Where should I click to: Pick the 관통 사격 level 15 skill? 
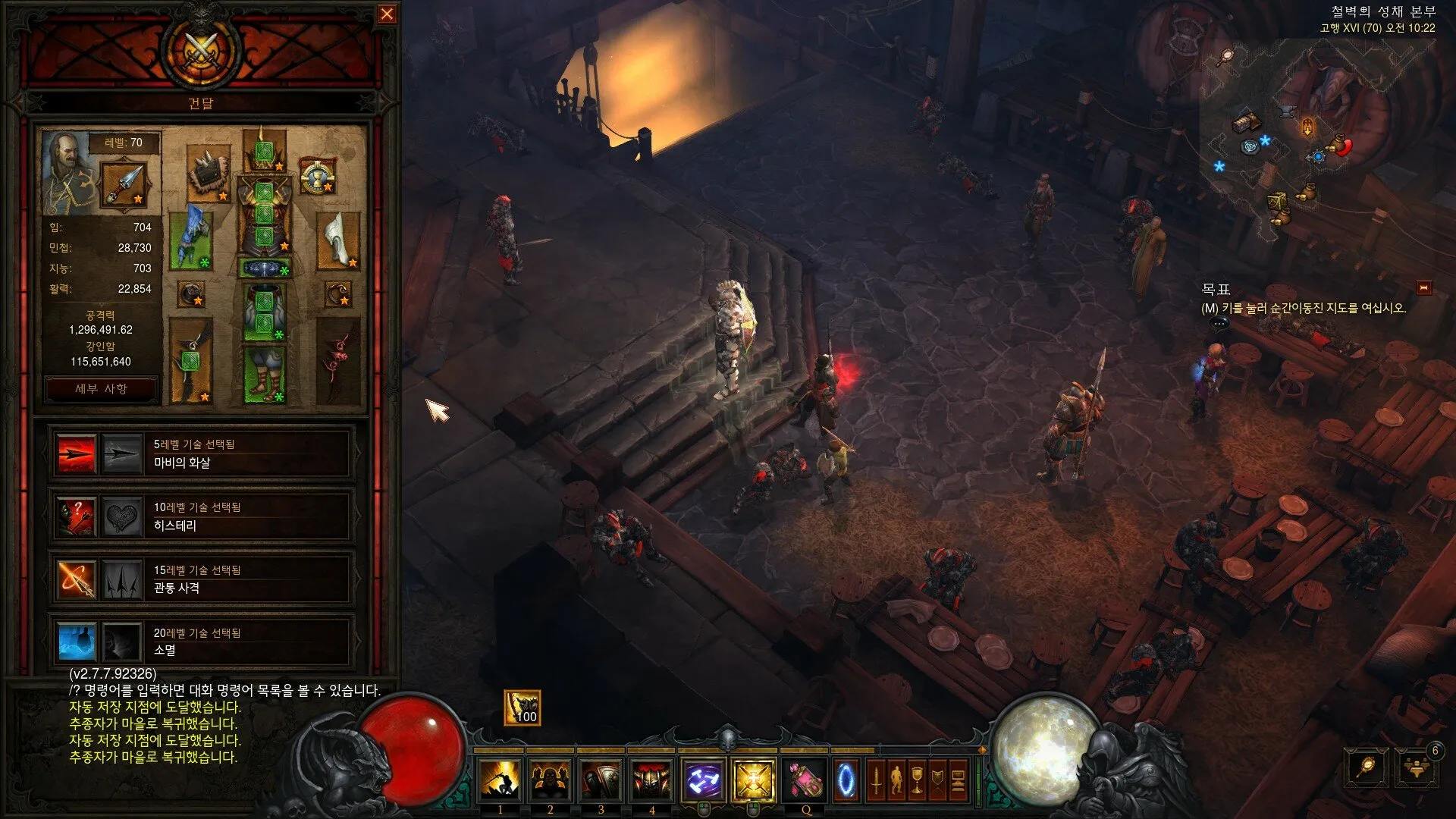click(x=77, y=579)
